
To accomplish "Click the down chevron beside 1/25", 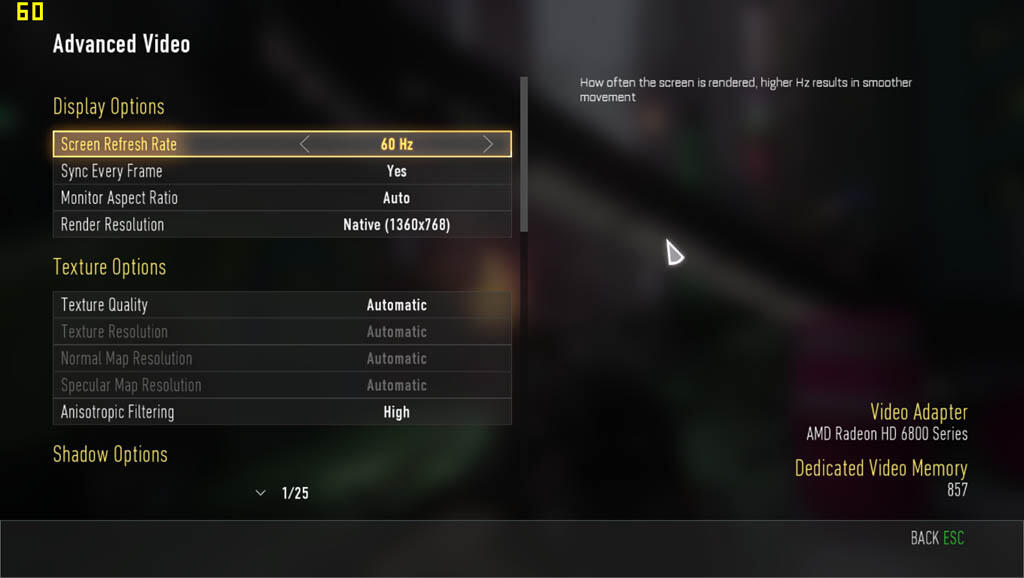I will (x=261, y=493).
